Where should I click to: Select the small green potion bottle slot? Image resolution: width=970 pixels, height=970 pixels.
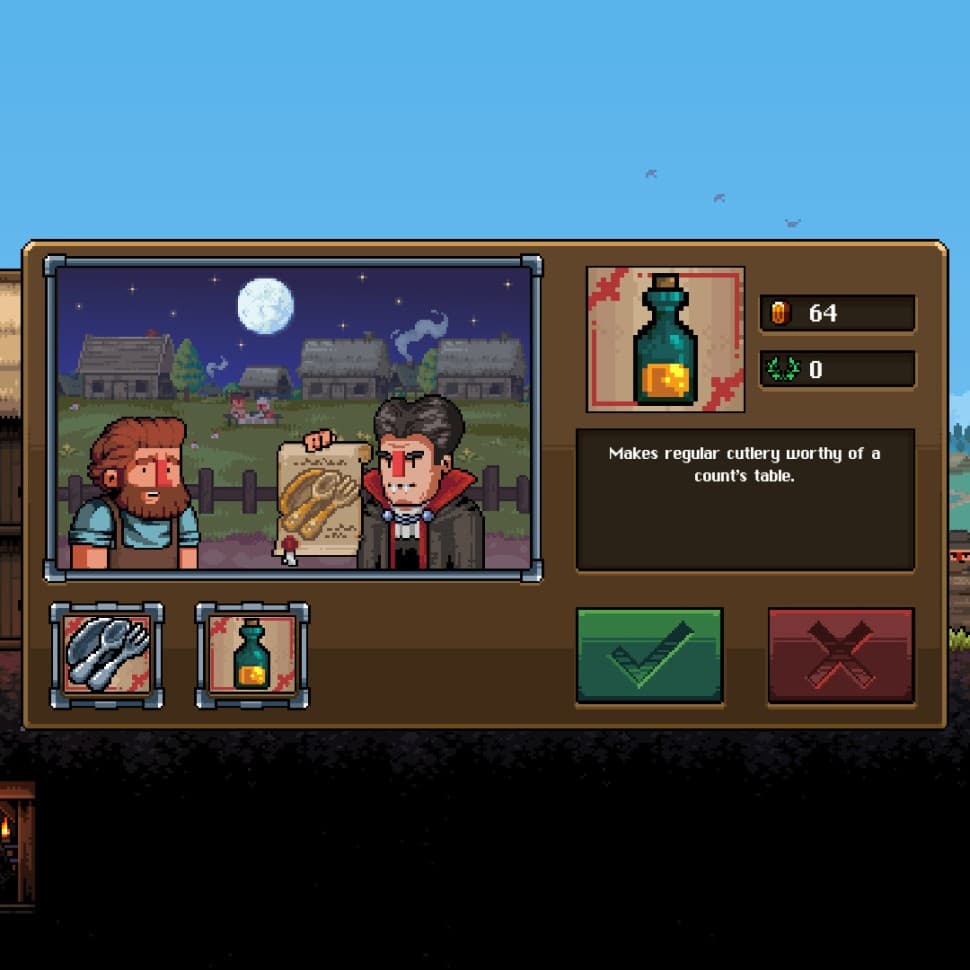tap(252, 655)
